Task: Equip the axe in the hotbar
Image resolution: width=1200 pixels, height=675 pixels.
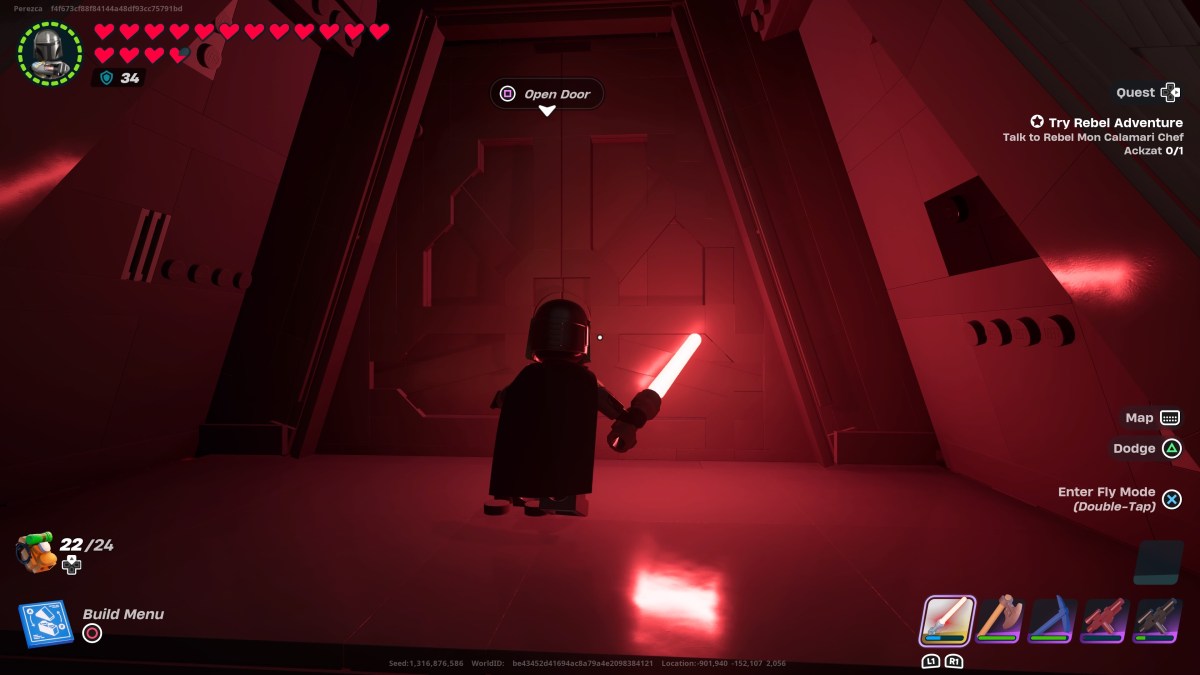Action: tap(998, 620)
